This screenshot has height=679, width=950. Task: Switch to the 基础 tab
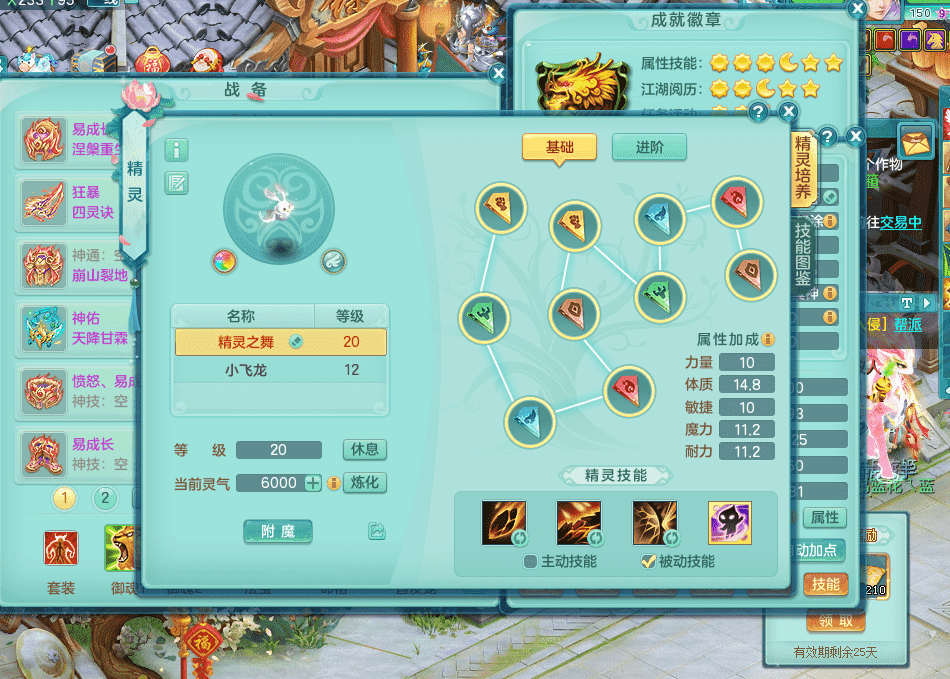(559, 147)
